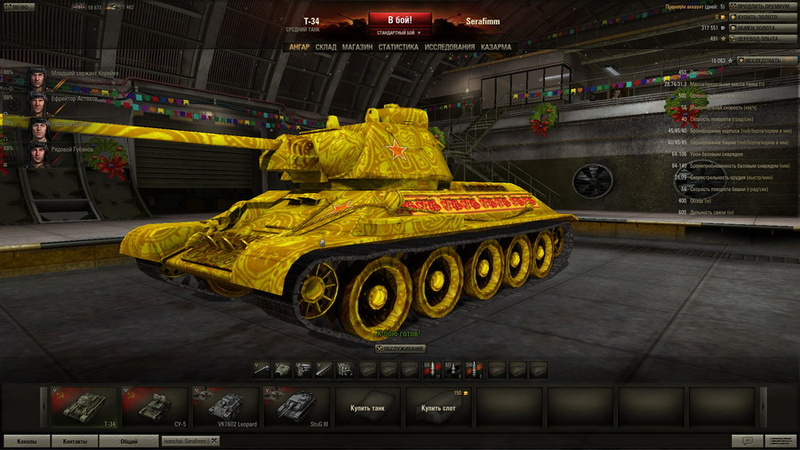Go to the Исследования tab
Screen dimensions: 800x450
(448, 47)
